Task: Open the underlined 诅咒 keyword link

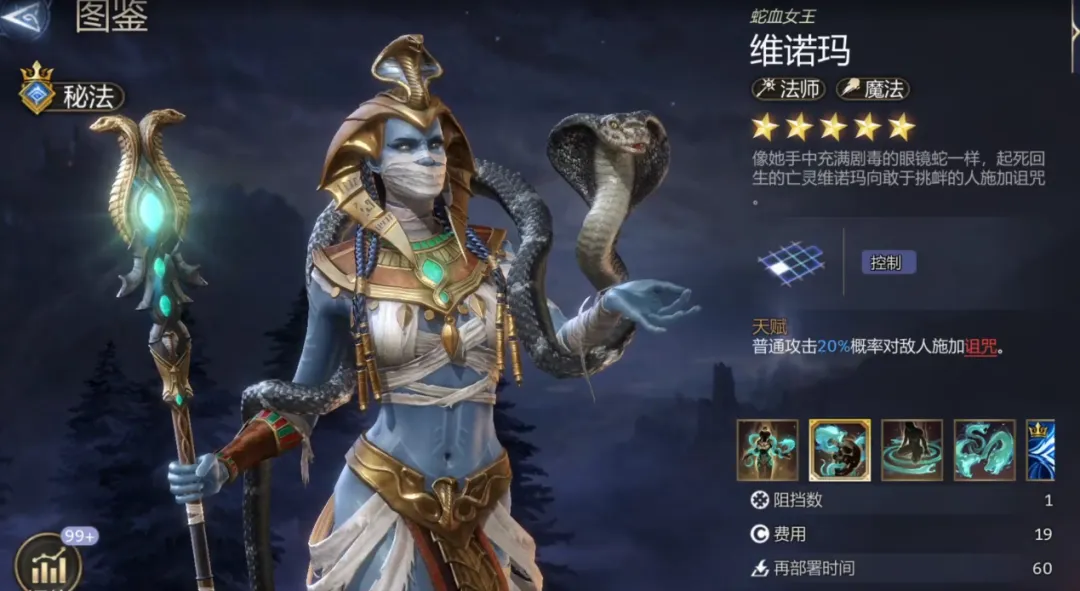Action: [981, 347]
